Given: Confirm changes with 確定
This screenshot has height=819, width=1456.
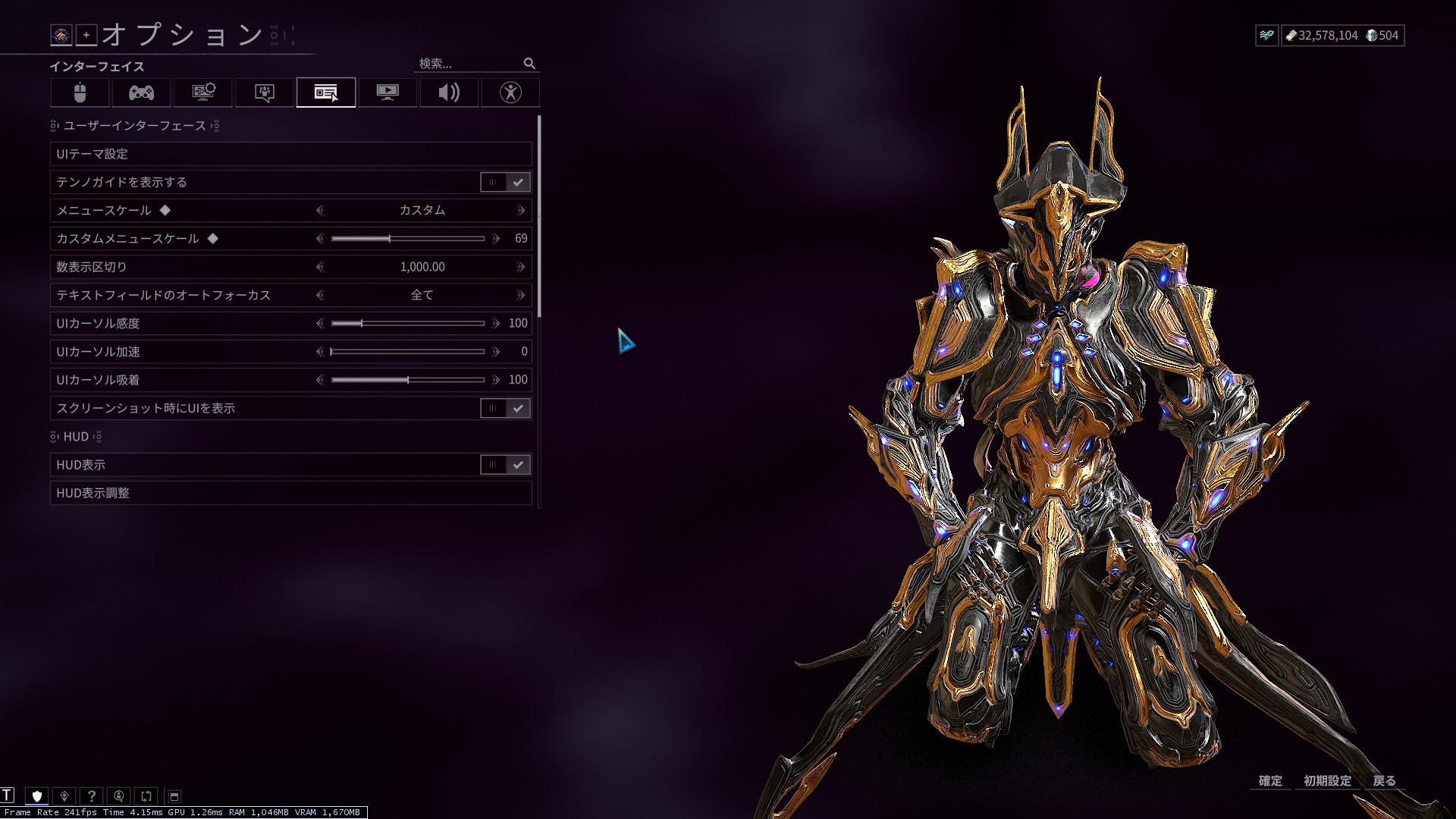Looking at the screenshot, I should click(x=1270, y=780).
